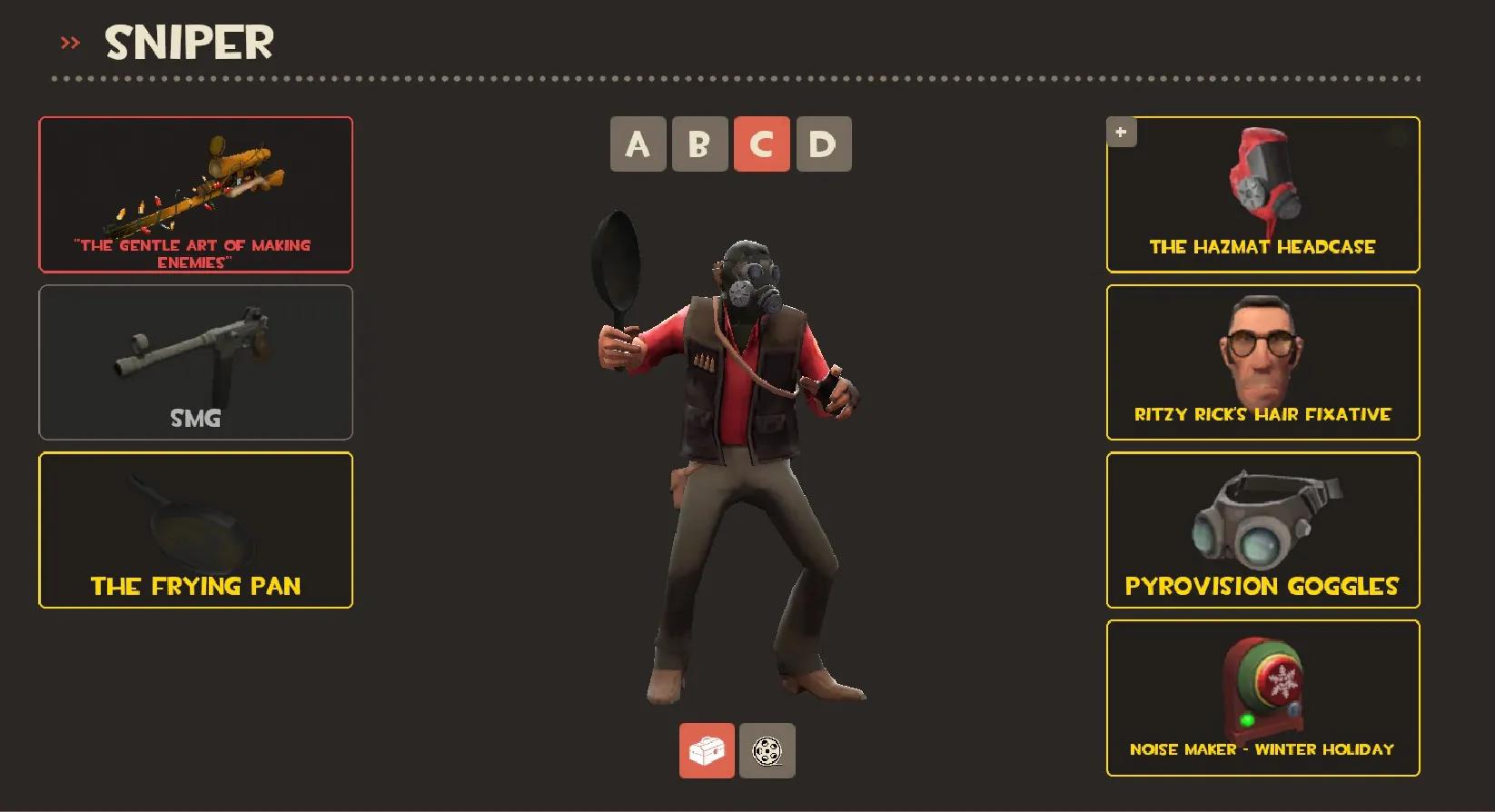1495x812 pixels.
Task: Switch to loadout preset A
Action: (639, 144)
